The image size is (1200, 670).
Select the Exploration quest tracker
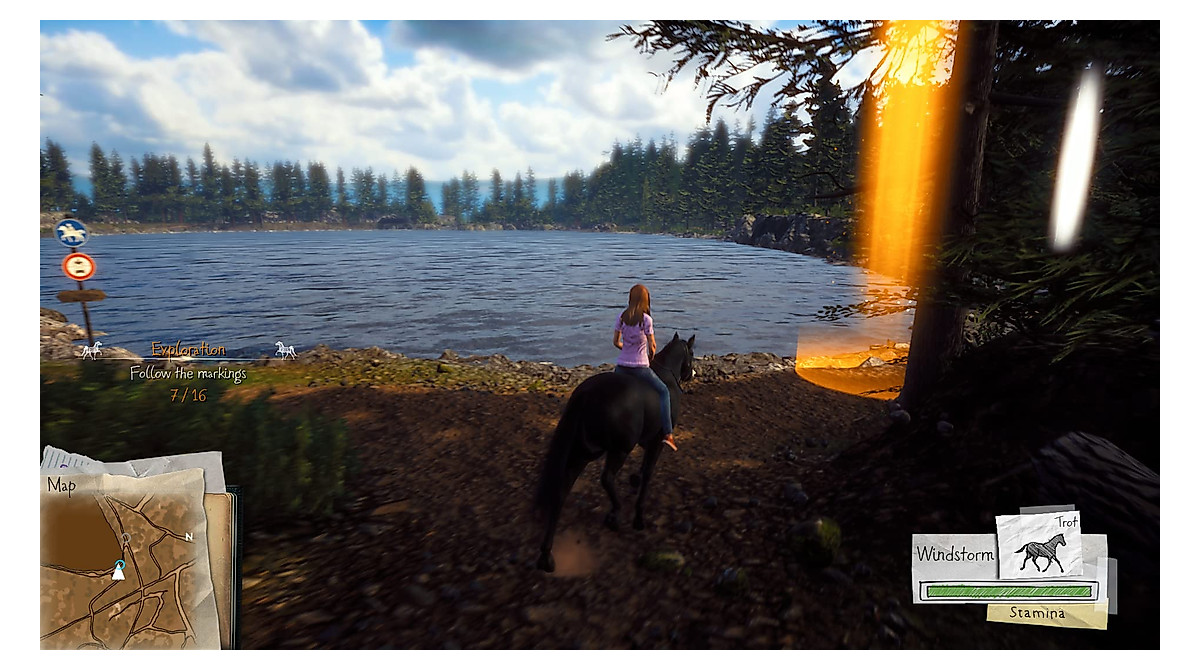click(188, 350)
